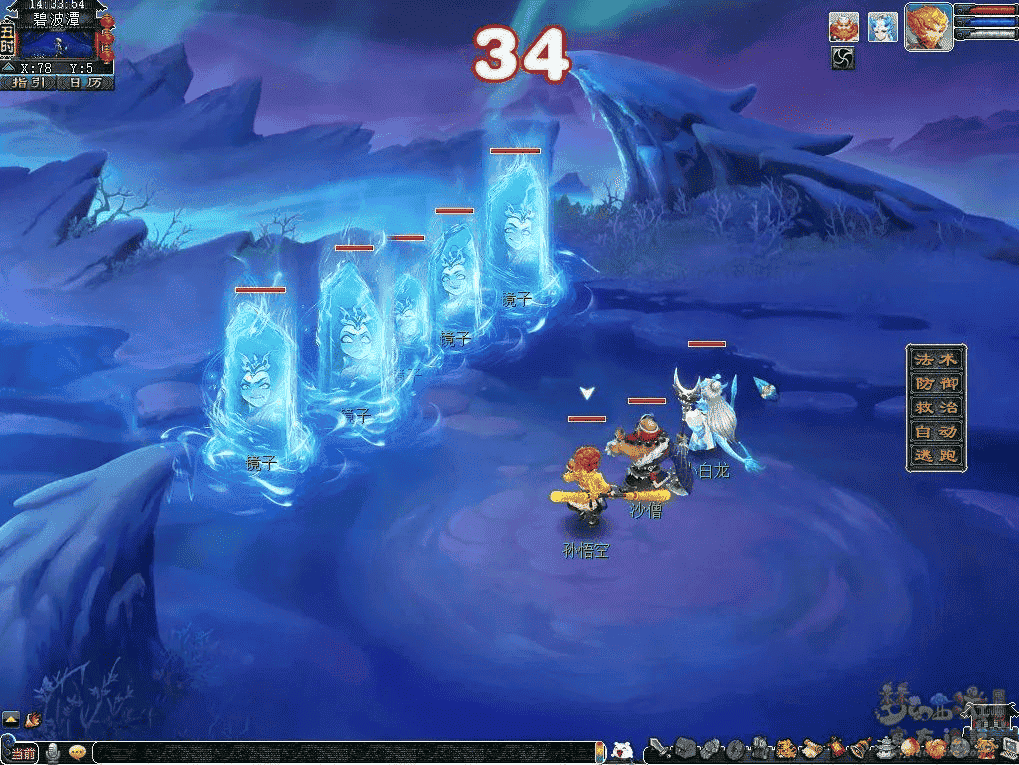This screenshot has width=1019, height=765.
Task: Open the sword icon in bottom toolbar
Action: [x=657, y=748]
